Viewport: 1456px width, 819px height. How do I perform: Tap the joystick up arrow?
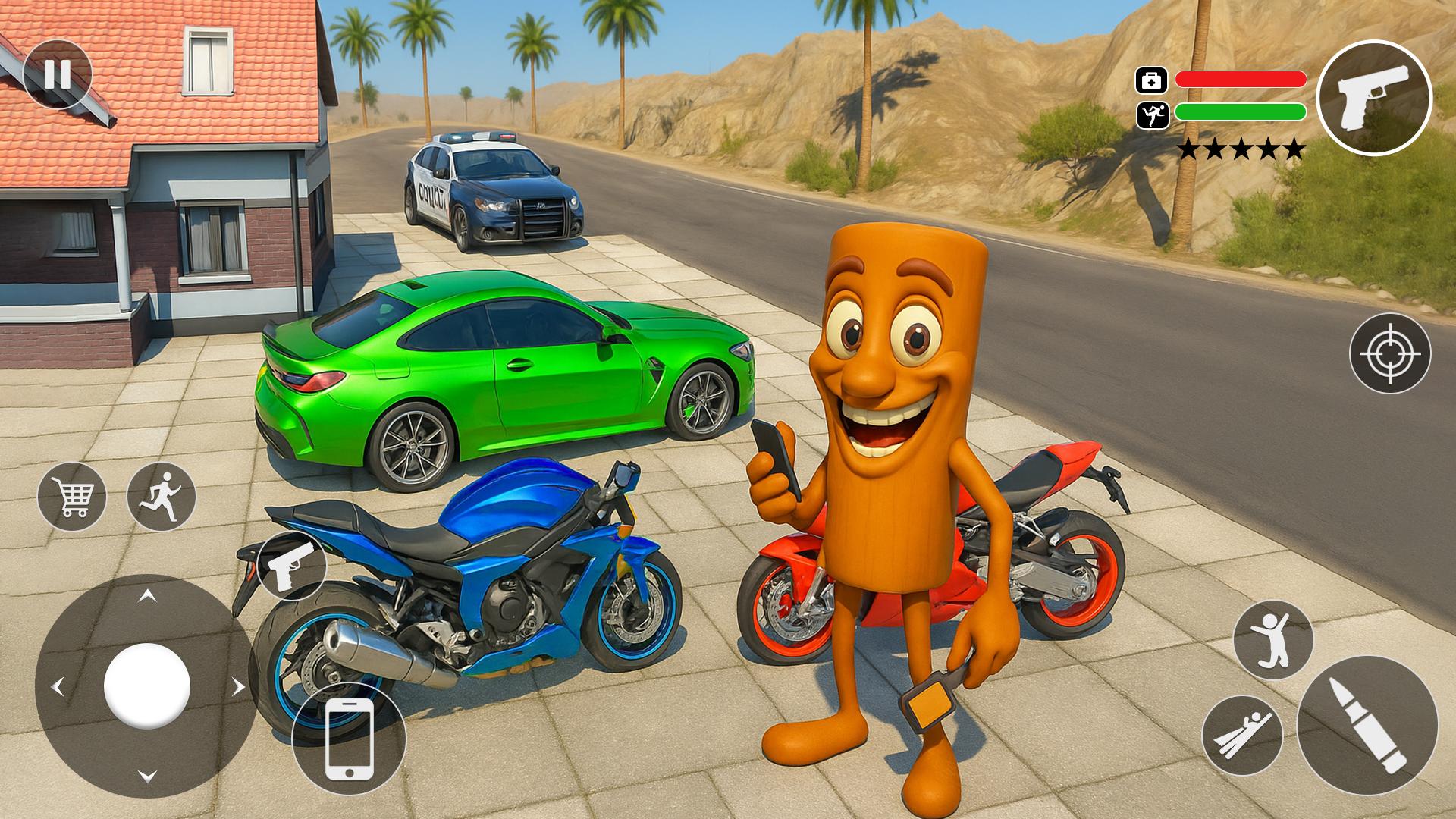click(147, 597)
